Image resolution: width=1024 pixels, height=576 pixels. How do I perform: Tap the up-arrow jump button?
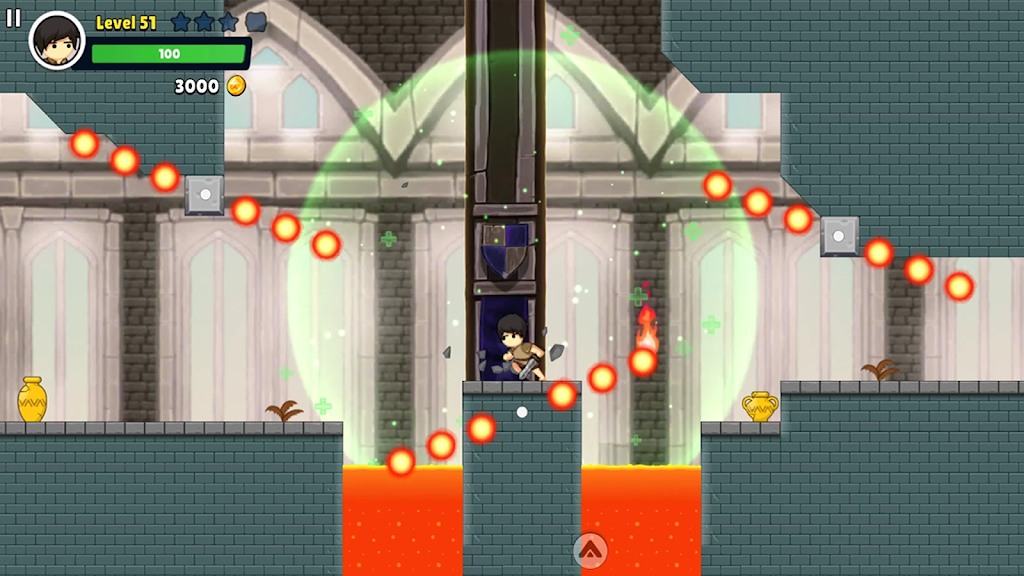tap(590, 549)
